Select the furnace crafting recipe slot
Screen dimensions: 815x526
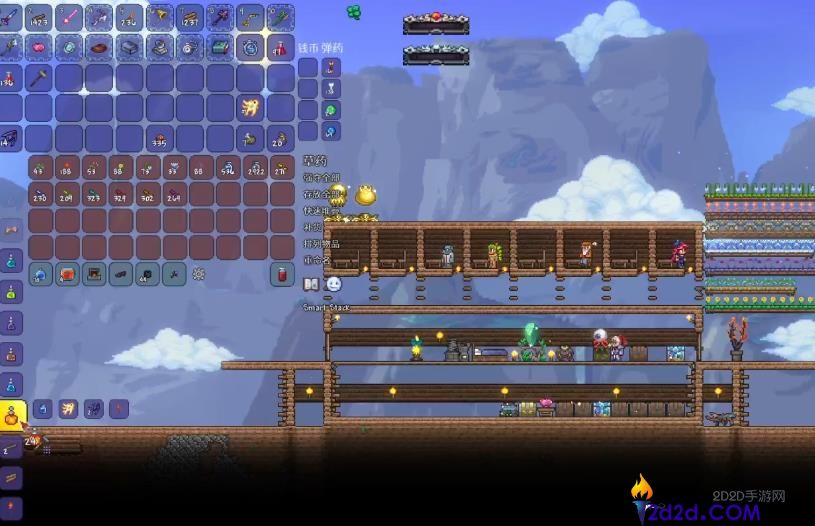click(94, 273)
